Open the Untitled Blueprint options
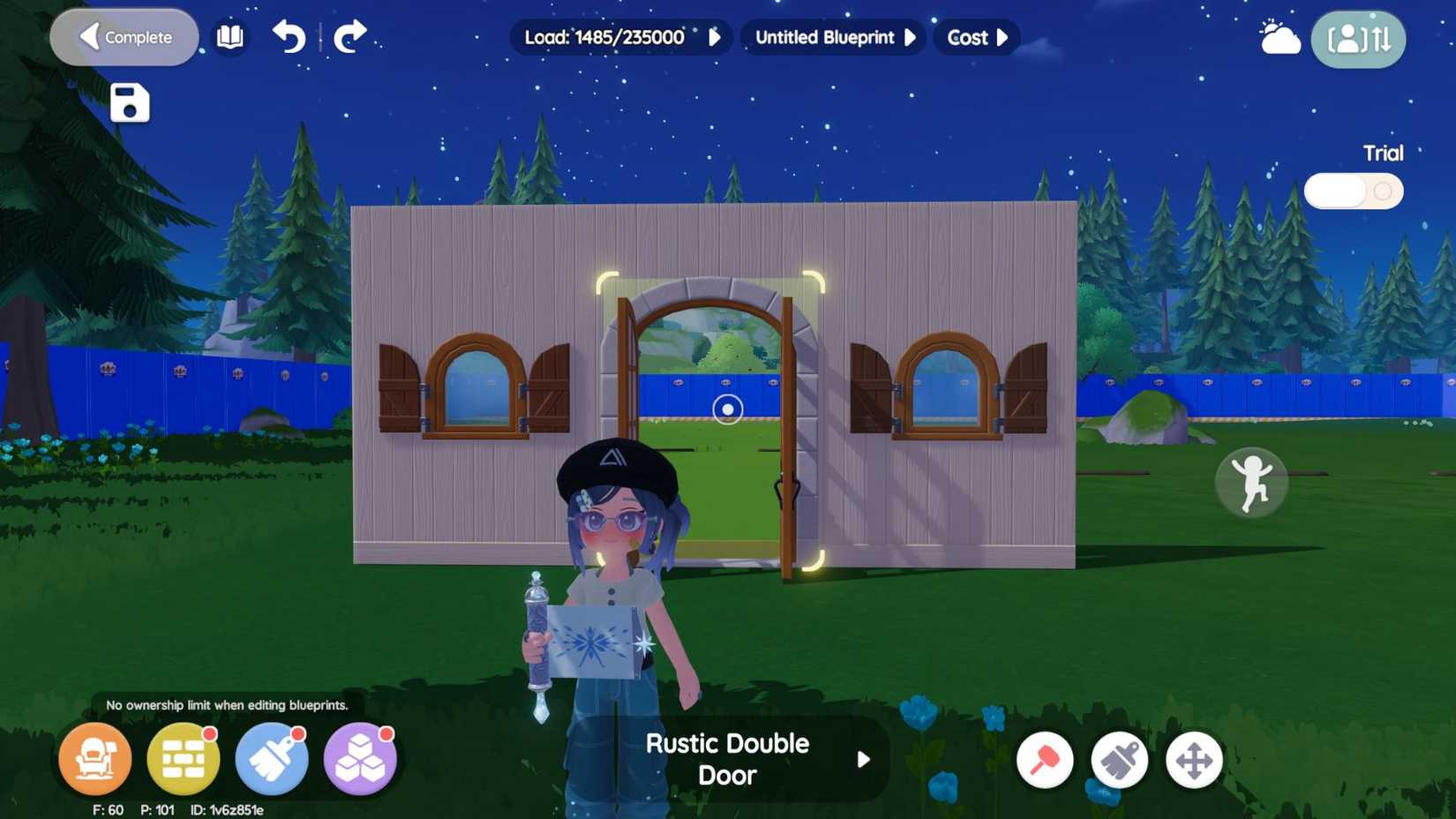 tap(910, 37)
